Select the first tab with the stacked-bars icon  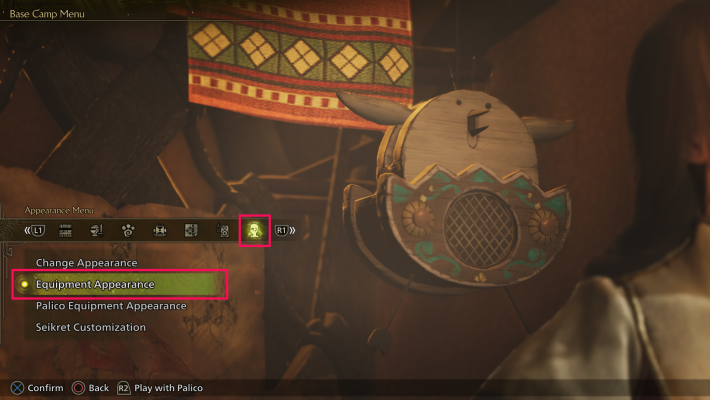66,231
